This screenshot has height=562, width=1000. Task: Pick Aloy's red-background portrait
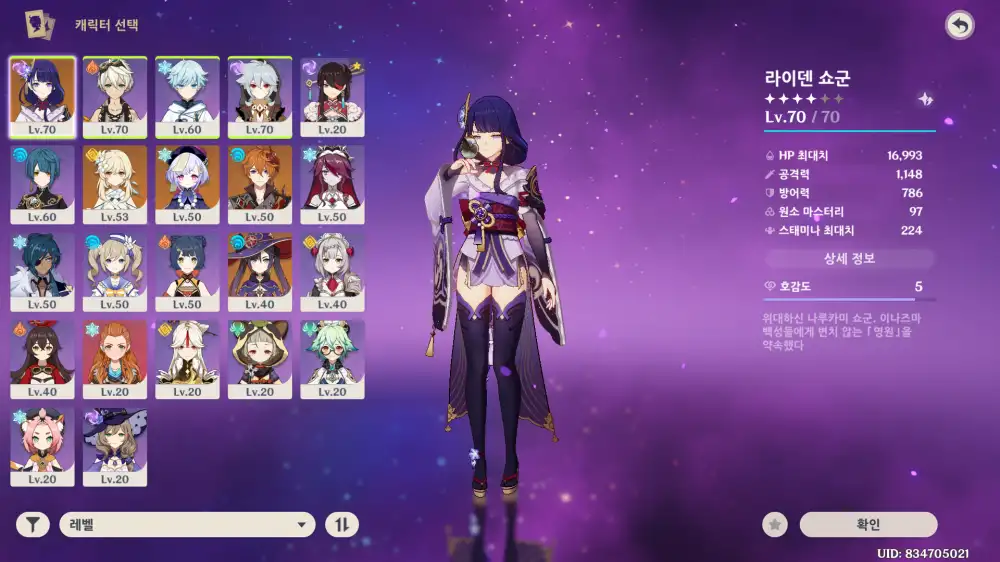point(115,358)
